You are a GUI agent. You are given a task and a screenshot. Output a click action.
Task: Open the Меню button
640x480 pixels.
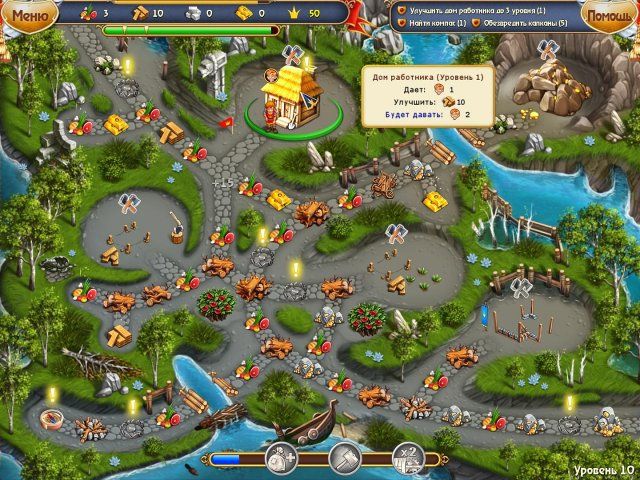[x=29, y=15]
